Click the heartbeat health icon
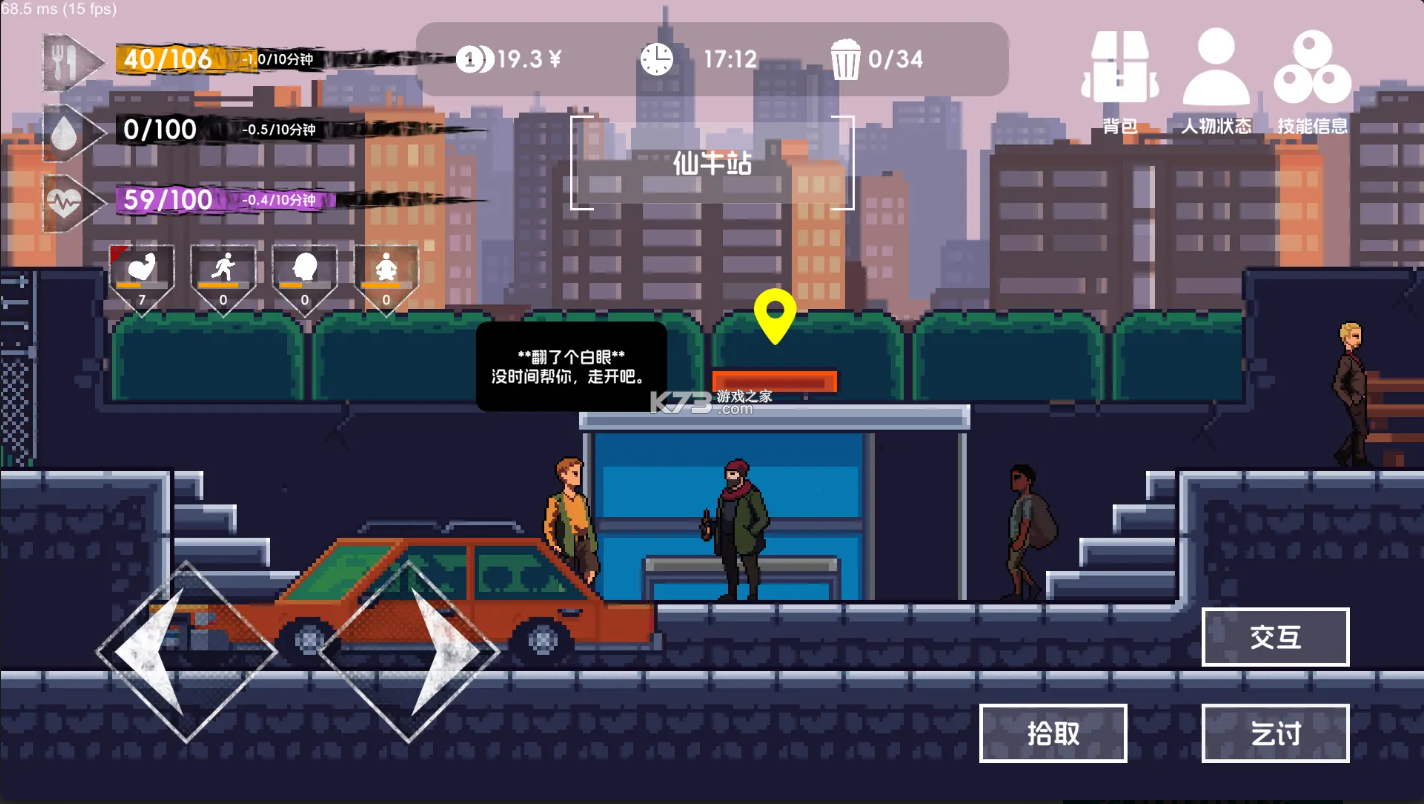The width and height of the screenshot is (1424, 804). click(x=62, y=200)
